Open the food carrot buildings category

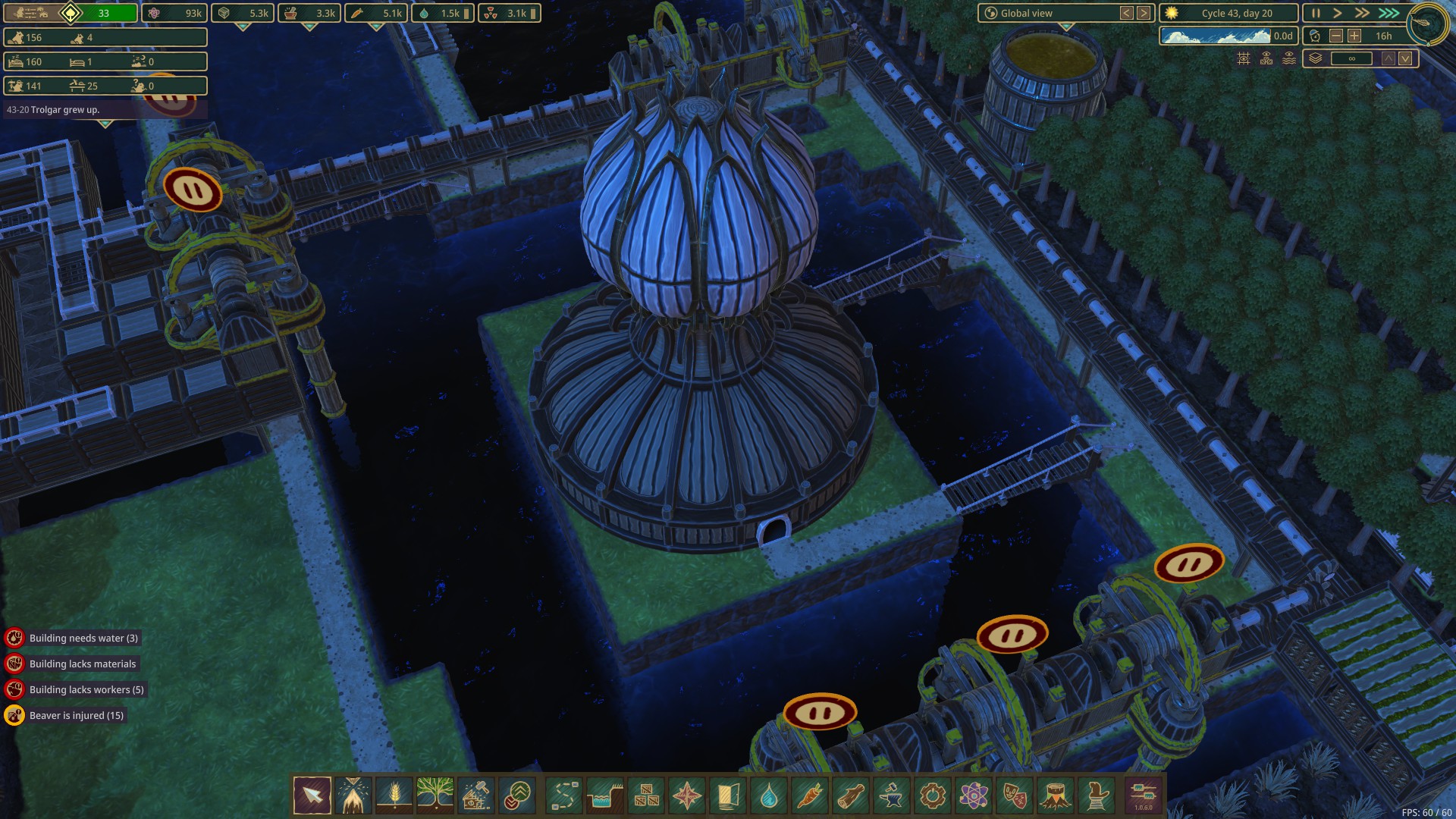tap(810, 795)
